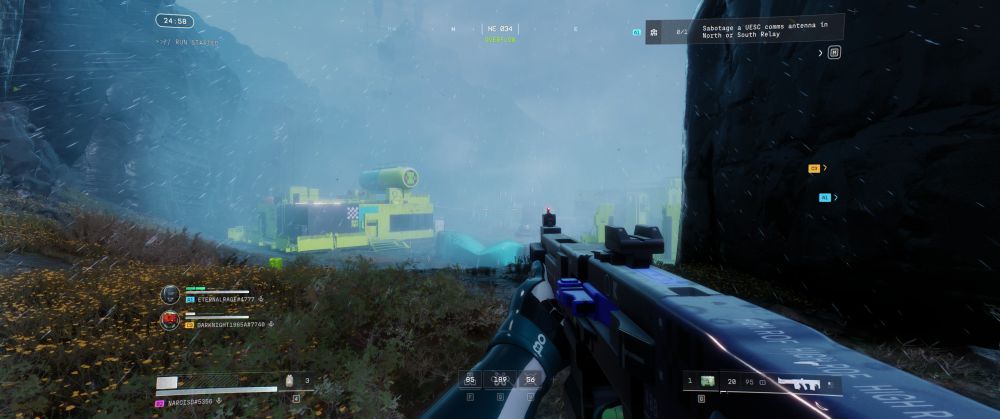The height and width of the screenshot is (419, 1000).
Task: Activate the ability slot showing 189
Action: (x=499, y=379)
